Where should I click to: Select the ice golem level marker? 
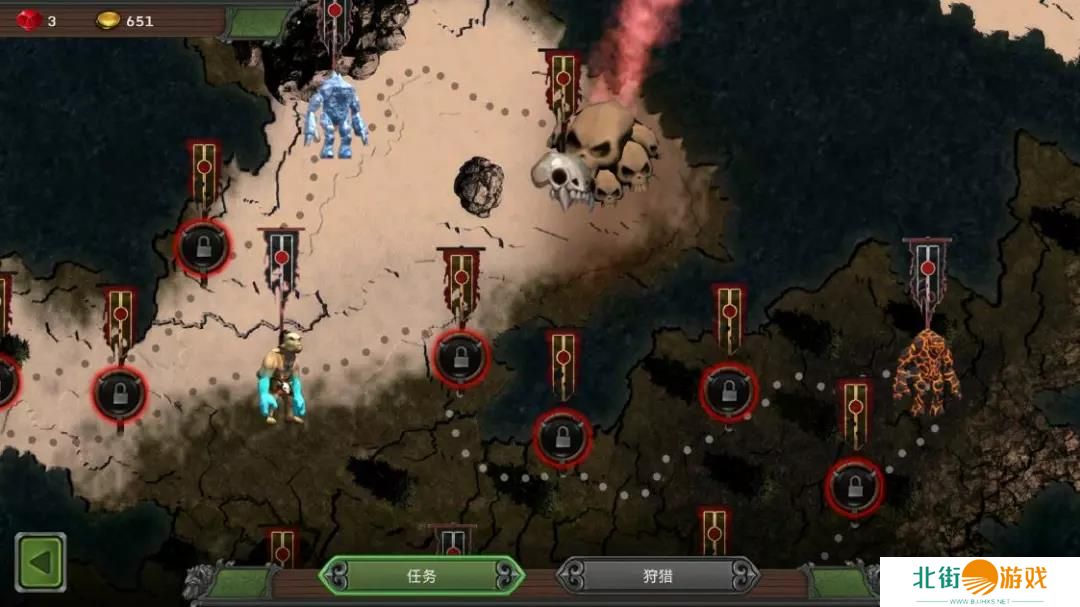tap(335, 112)
